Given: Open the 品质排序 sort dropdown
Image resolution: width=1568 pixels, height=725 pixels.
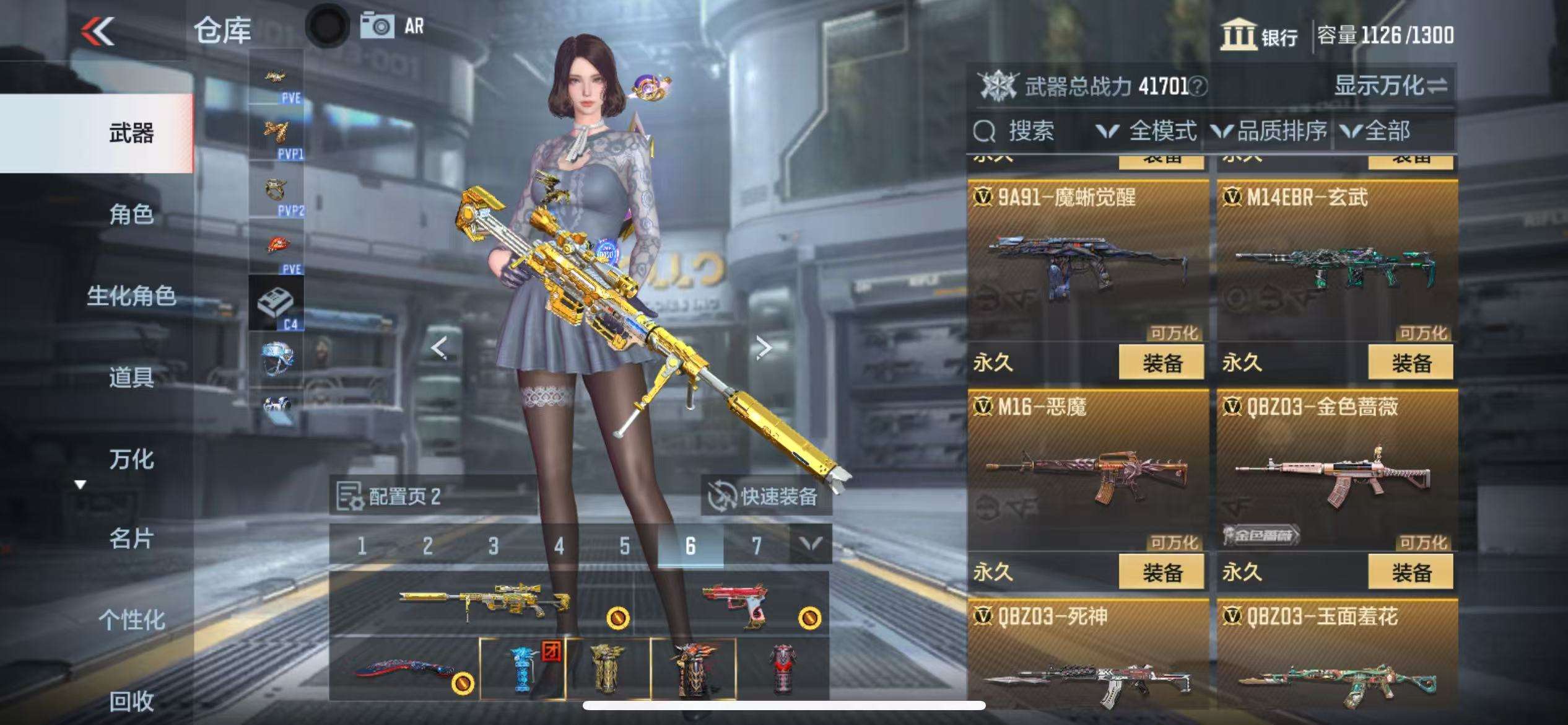Looking at the screenshot, I should click(x=1270, y=131).
